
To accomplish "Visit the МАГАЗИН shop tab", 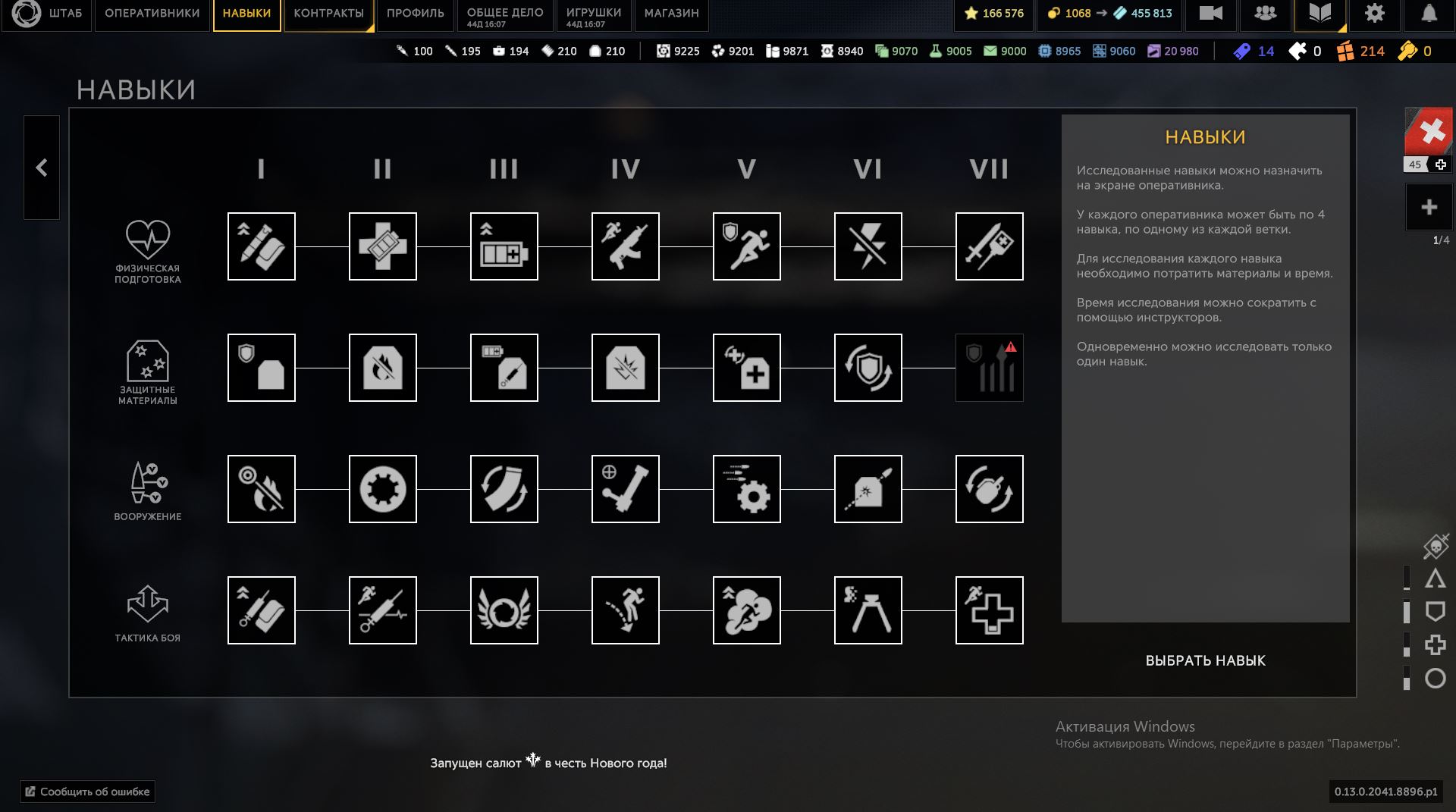I will tap(671, 14).
